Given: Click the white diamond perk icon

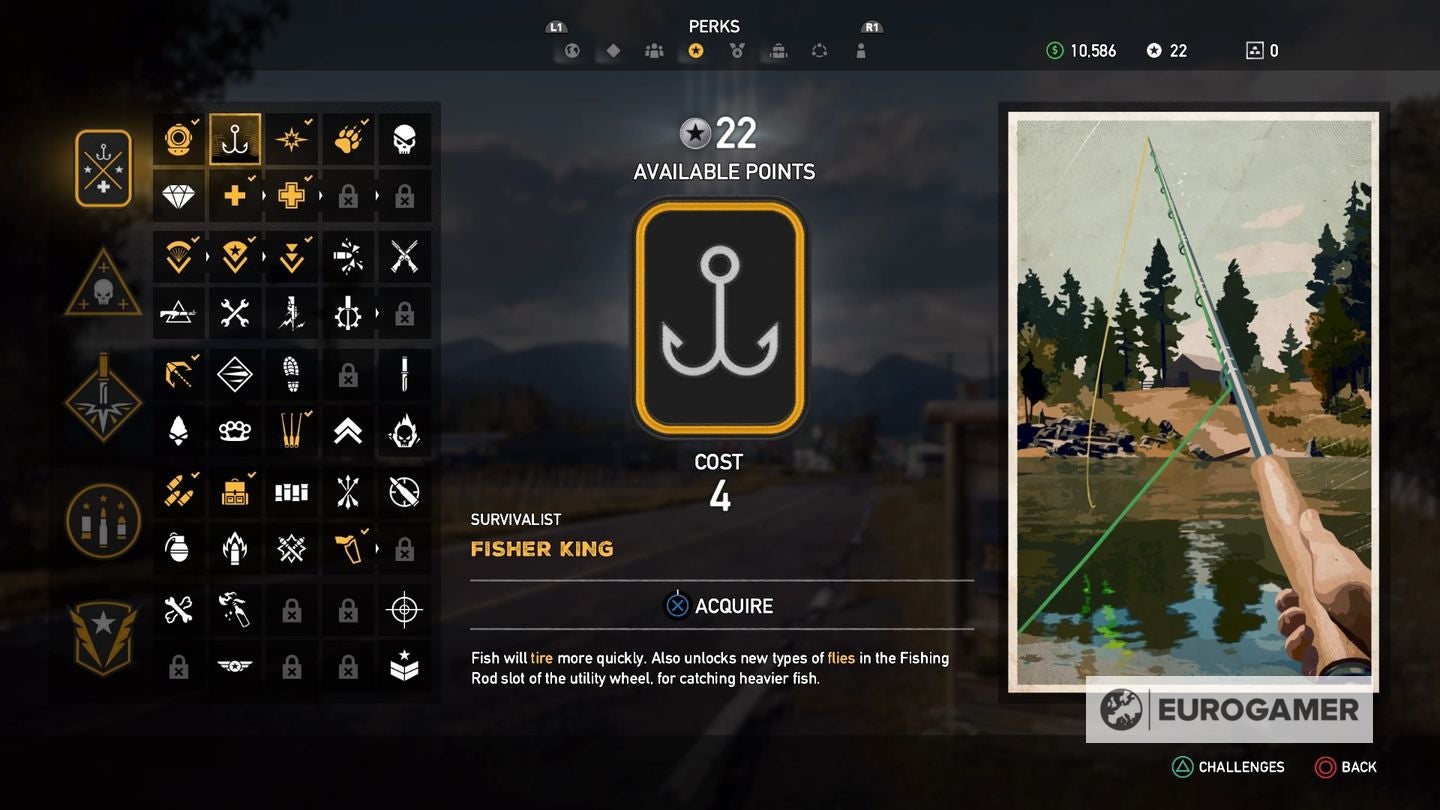Looking at the screenshot, I should [x=178, y=196].
